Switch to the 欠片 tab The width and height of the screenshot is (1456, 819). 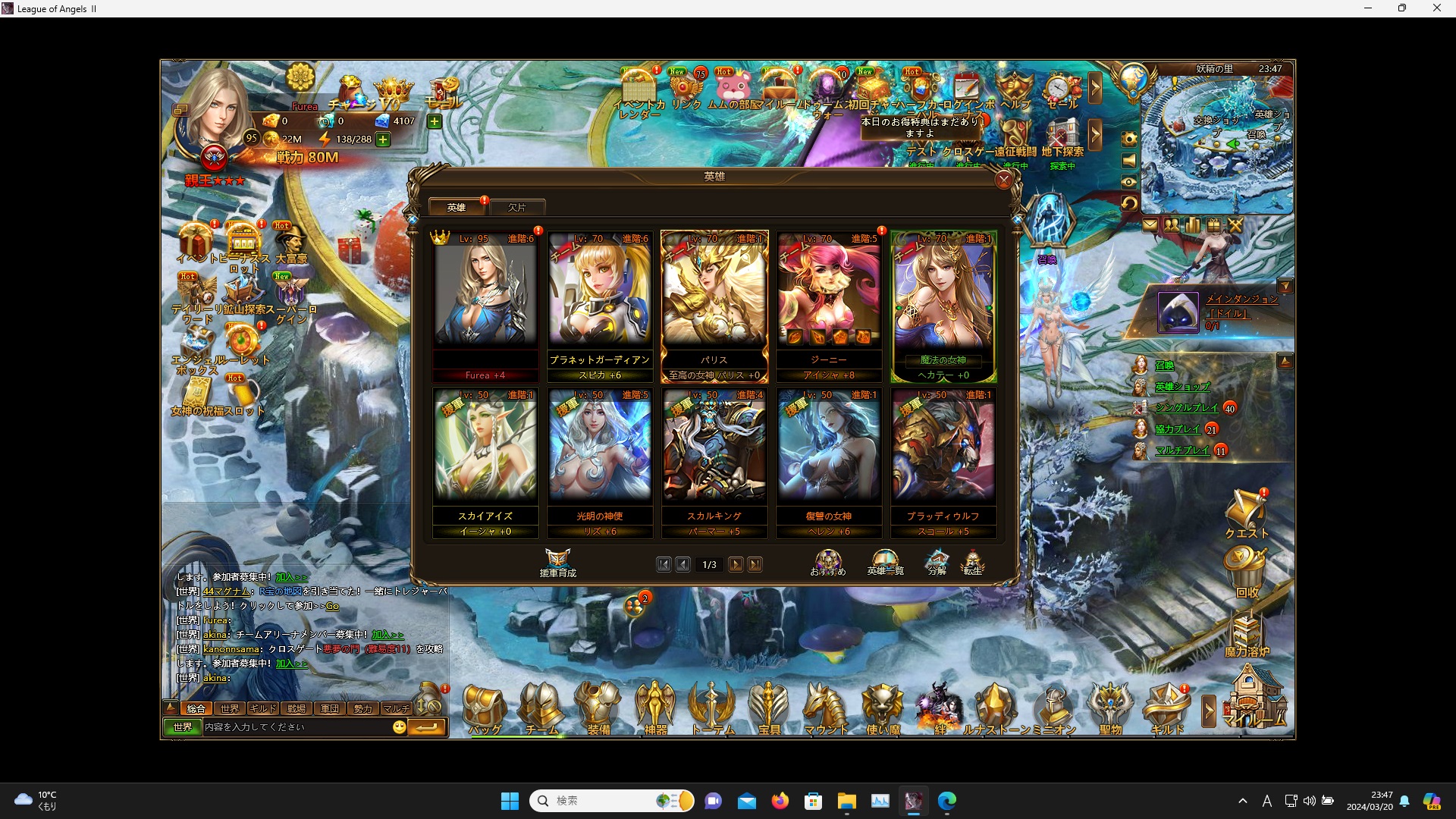click(517, 207)
